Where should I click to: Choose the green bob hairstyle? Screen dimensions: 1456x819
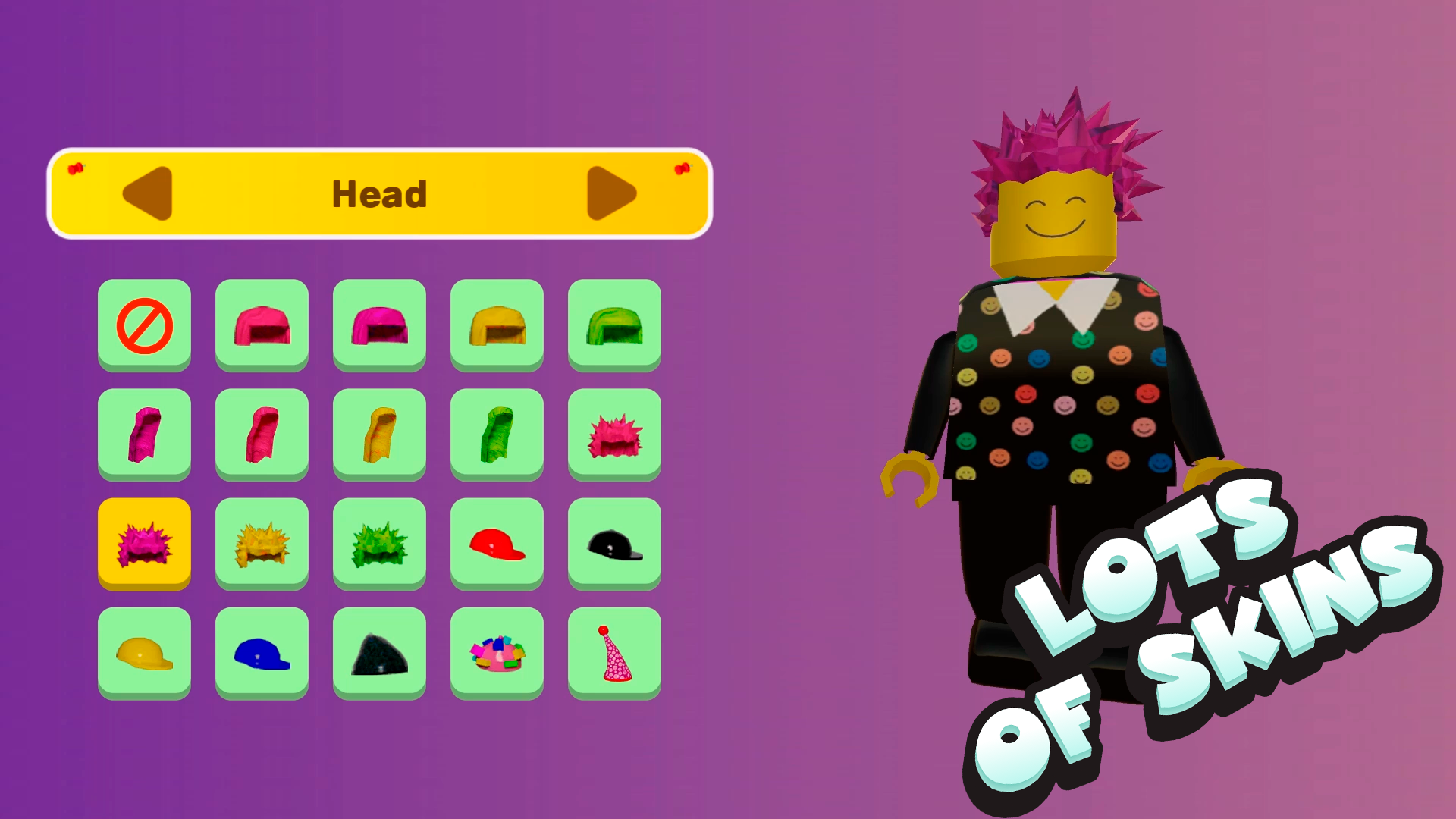(614, 326)
